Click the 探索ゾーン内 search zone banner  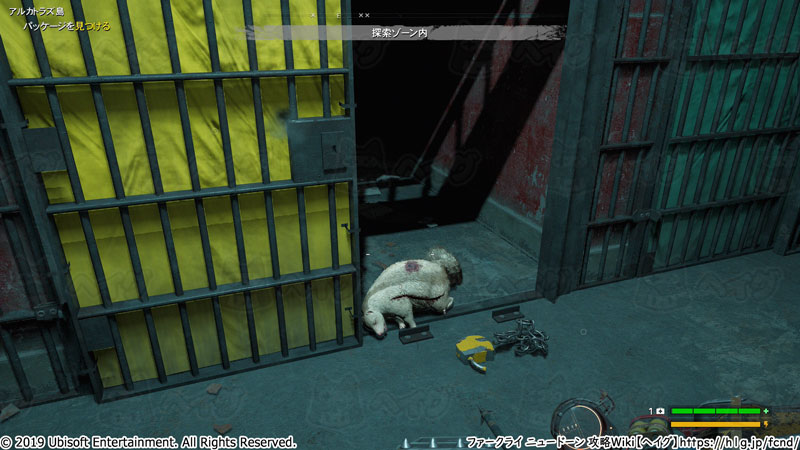[399, 32]
